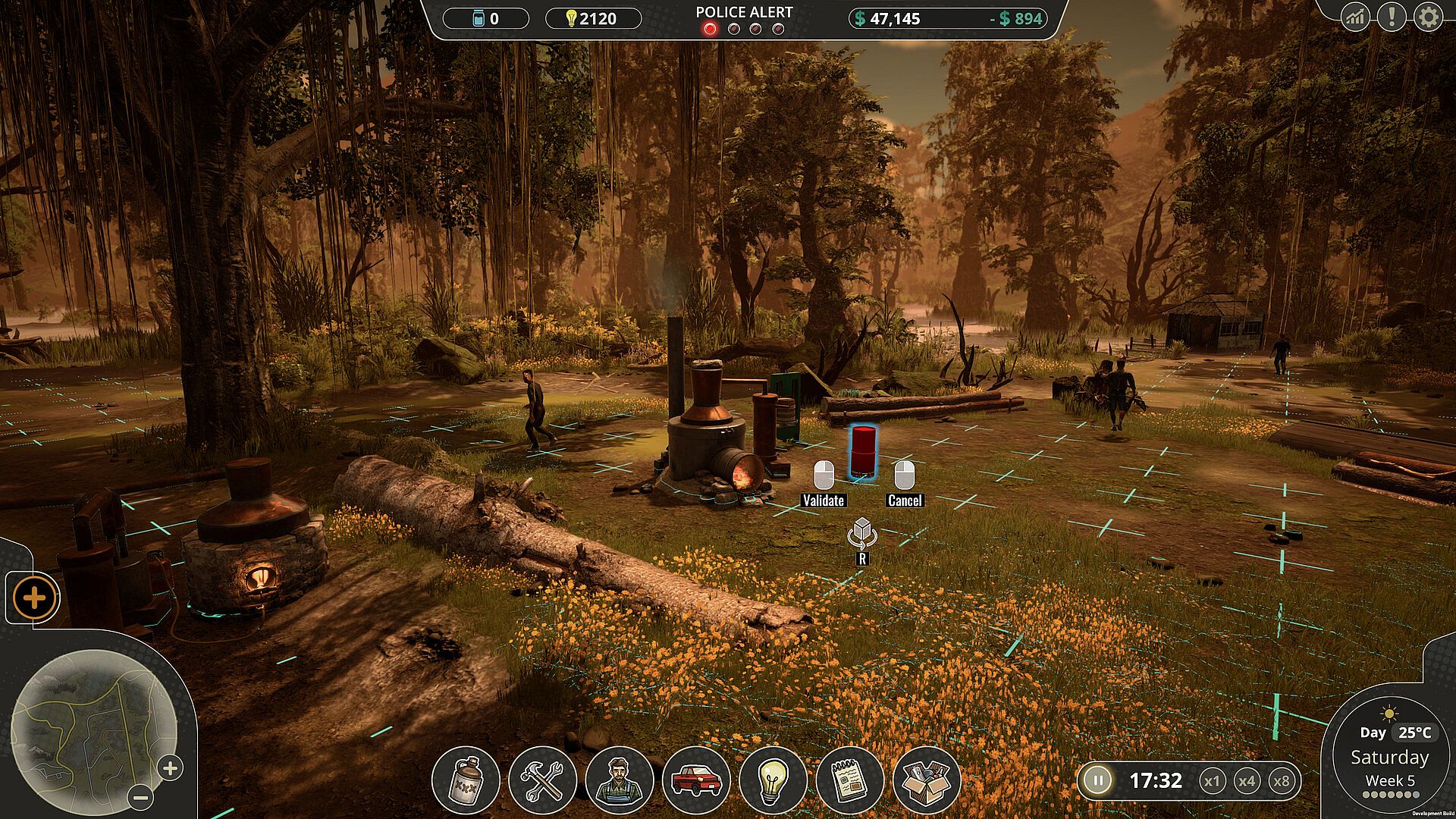Open the moonshine jug menu

pos(466,780)
